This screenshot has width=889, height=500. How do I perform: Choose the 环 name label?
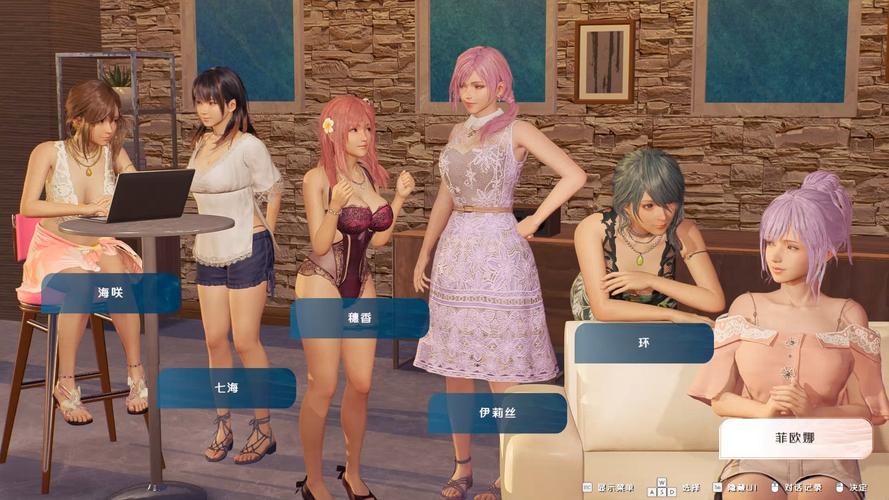(643, 342)
